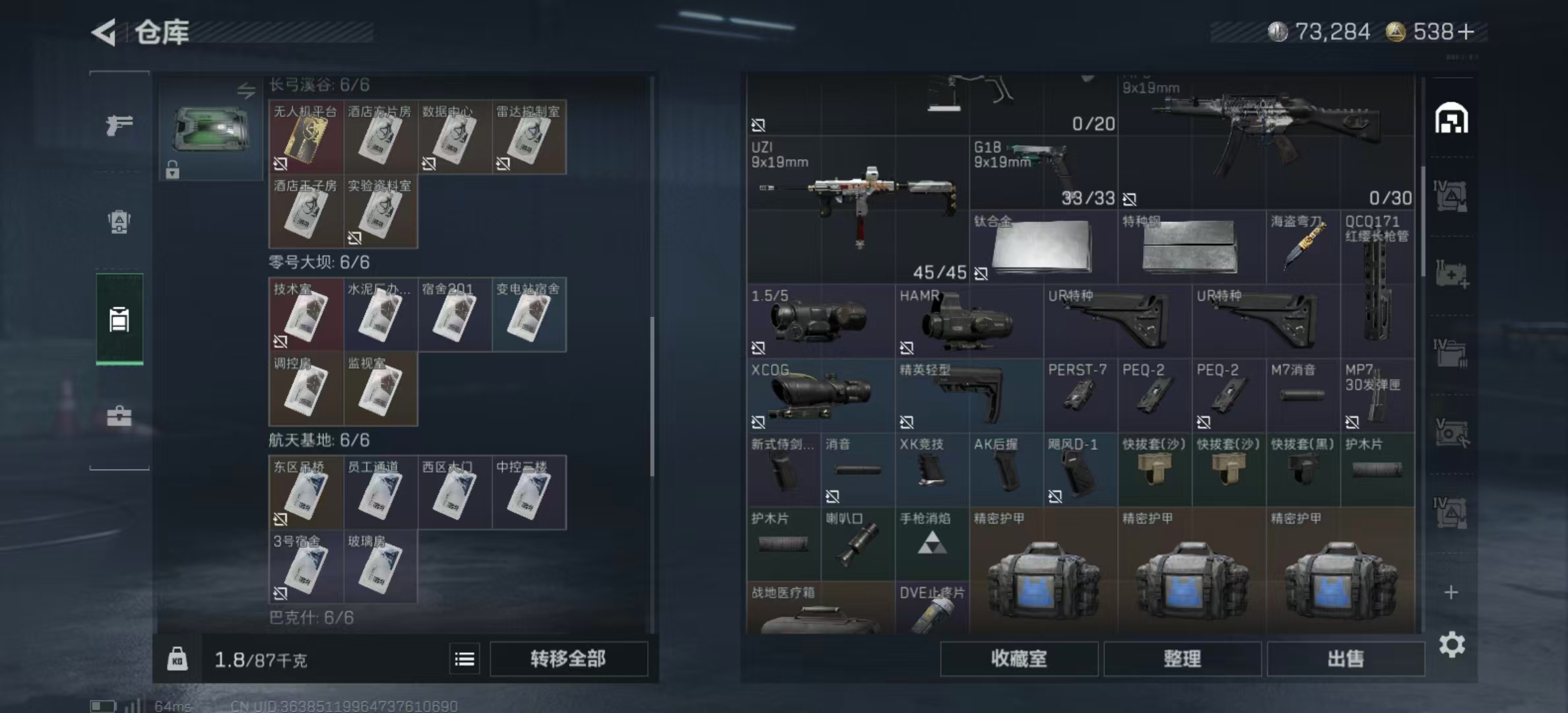Image resolution: width=1568 pixels, height=713 pixels.
Task: Switch to the backpack tab
Action: tap(119, 222)
